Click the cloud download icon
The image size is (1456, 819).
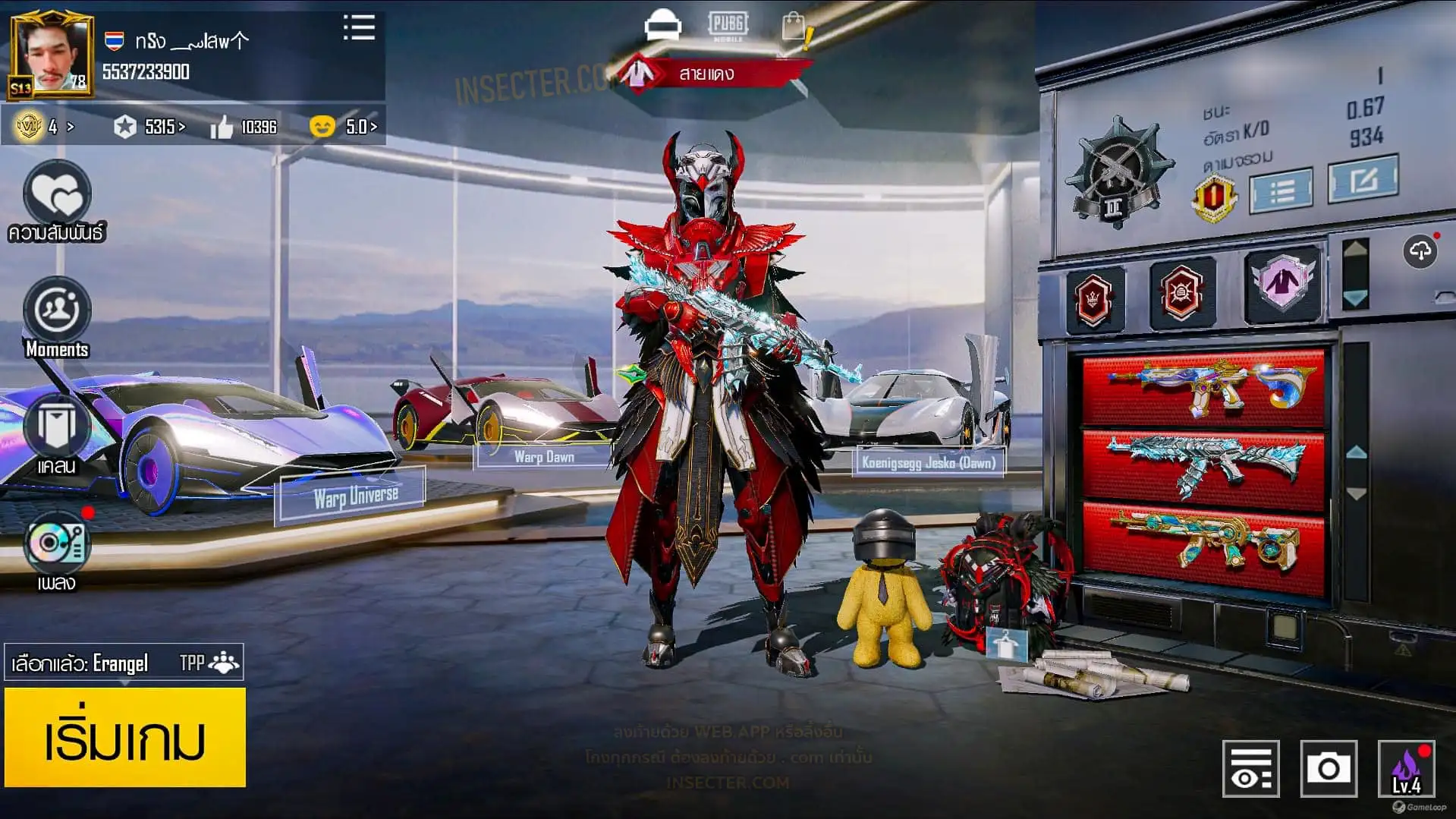pos(1420,251)
